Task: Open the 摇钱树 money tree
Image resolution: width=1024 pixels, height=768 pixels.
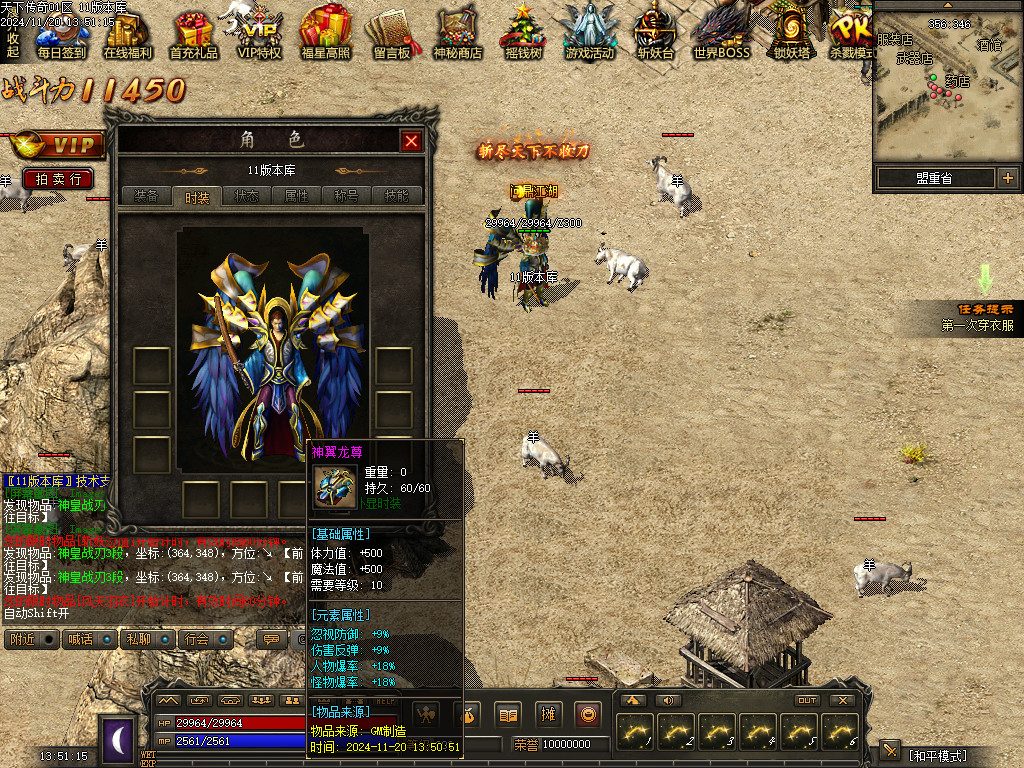Action: click(x=523, y=36)
